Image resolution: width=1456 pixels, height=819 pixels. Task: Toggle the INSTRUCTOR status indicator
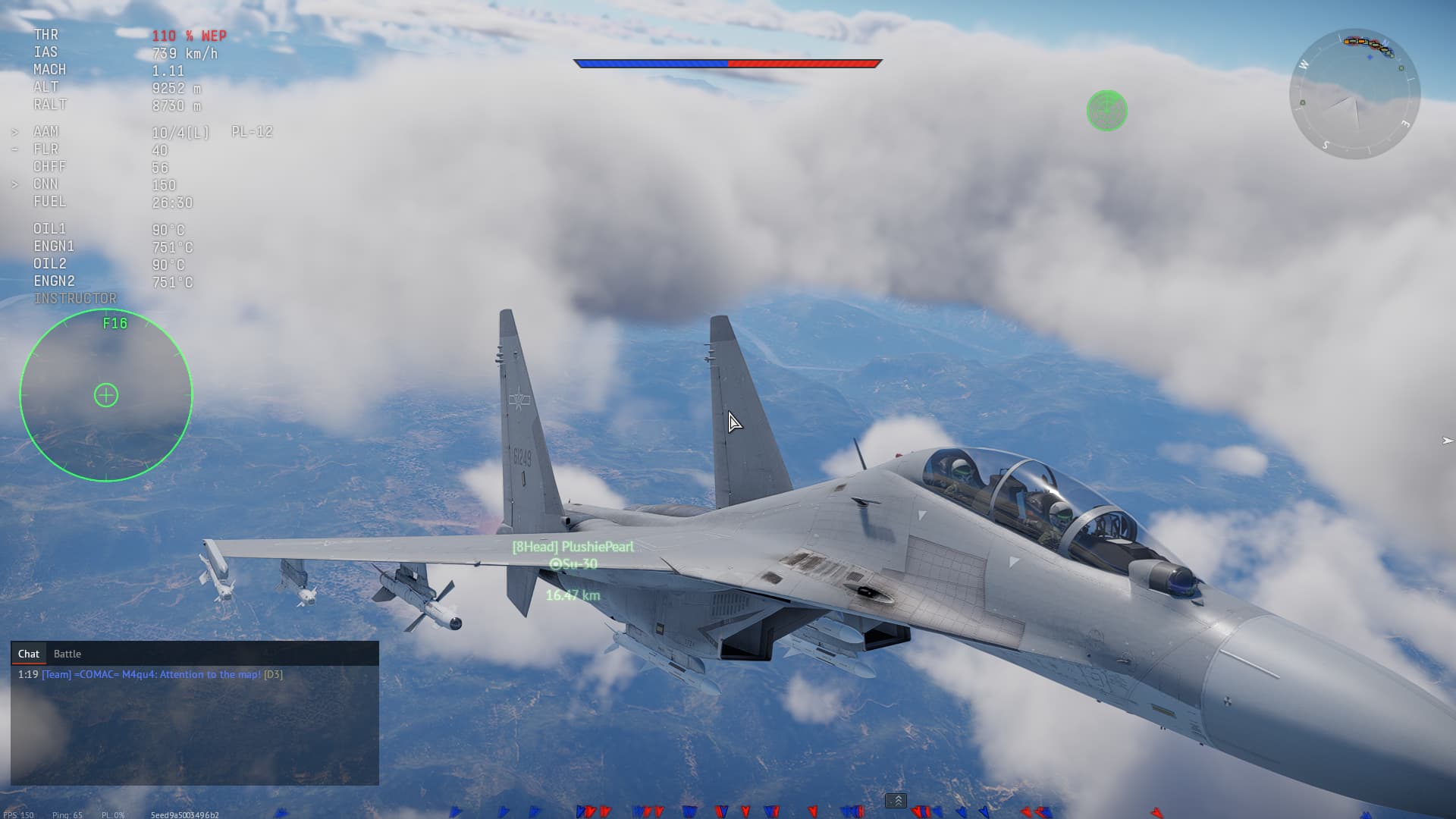click(x=75, y=298)
